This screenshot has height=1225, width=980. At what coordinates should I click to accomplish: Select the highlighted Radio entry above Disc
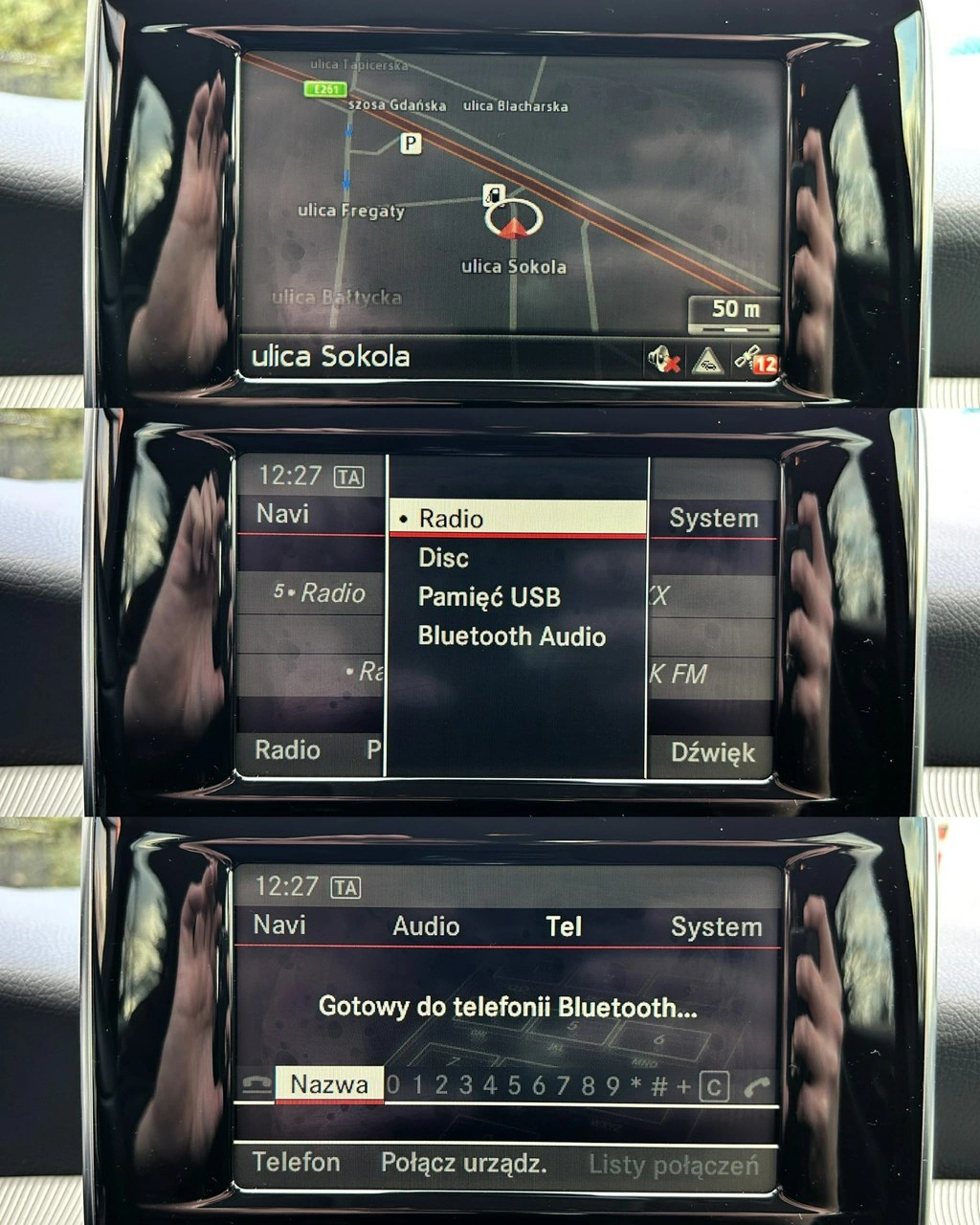coord(517,518)
